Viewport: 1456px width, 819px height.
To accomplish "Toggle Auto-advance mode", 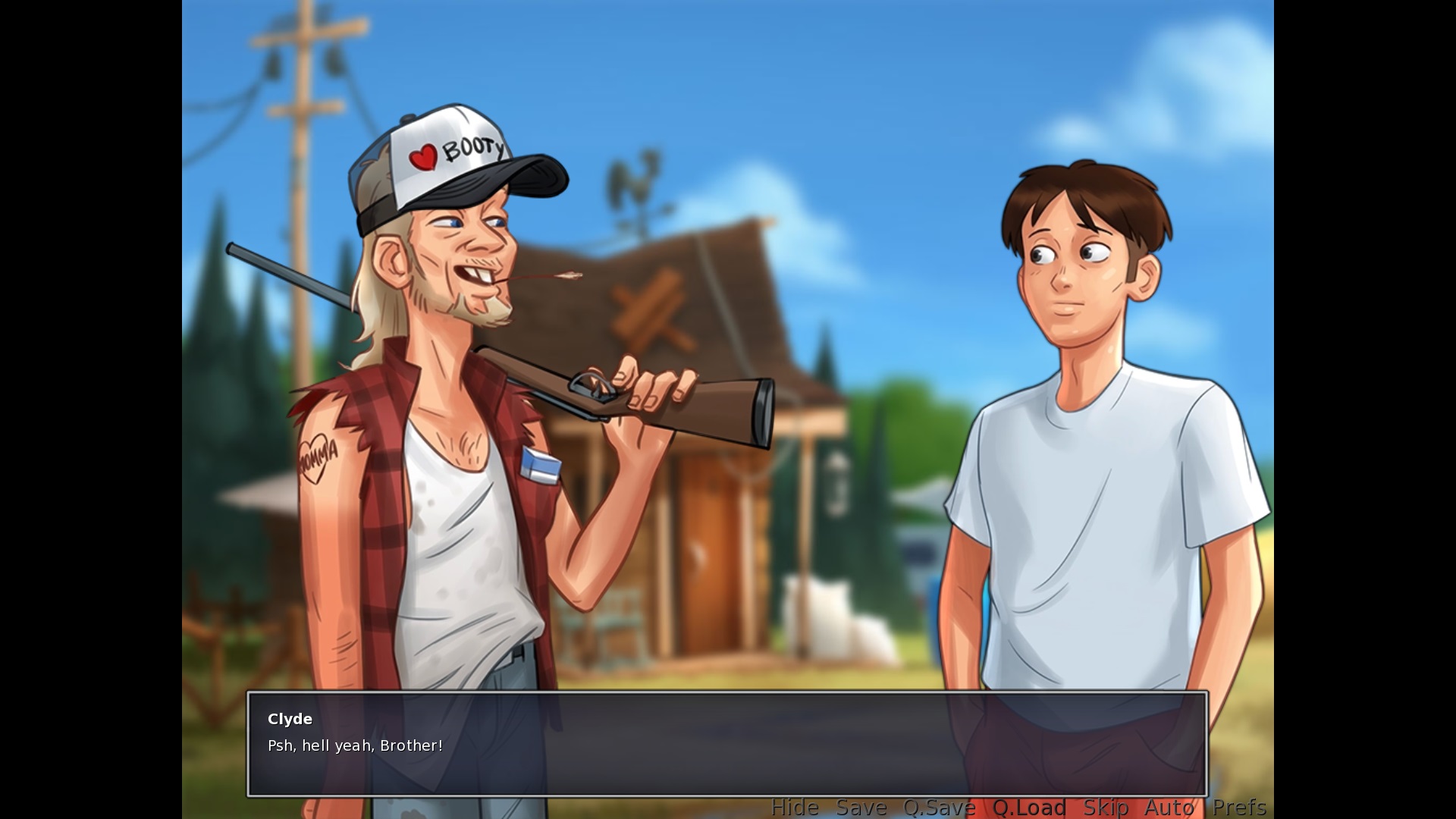I will [1169, 808].
